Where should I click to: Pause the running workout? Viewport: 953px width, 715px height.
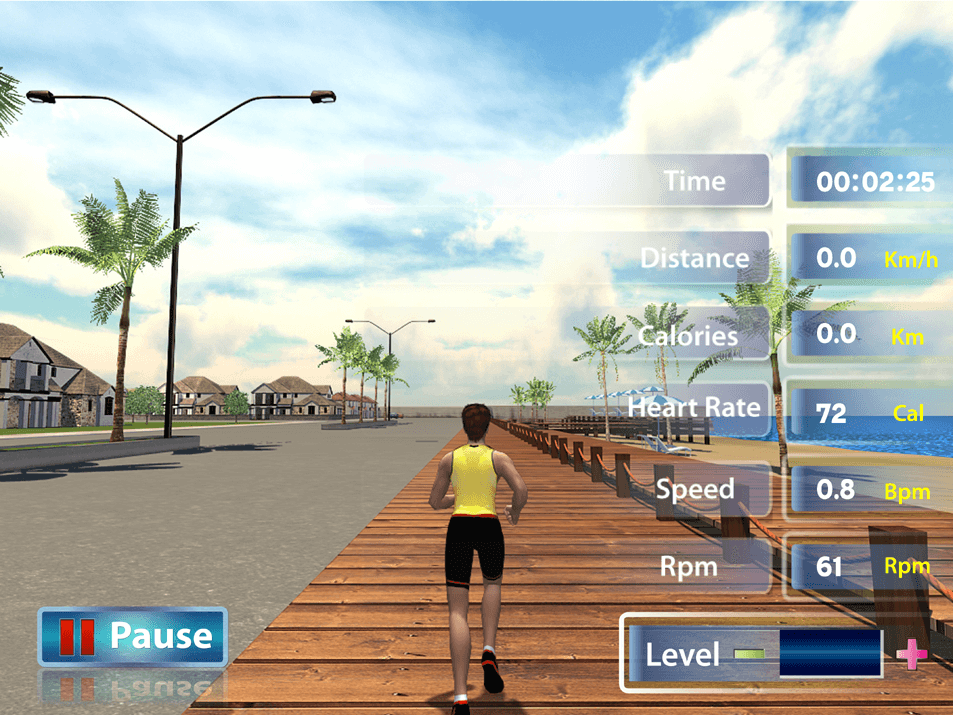pos(133,636)
